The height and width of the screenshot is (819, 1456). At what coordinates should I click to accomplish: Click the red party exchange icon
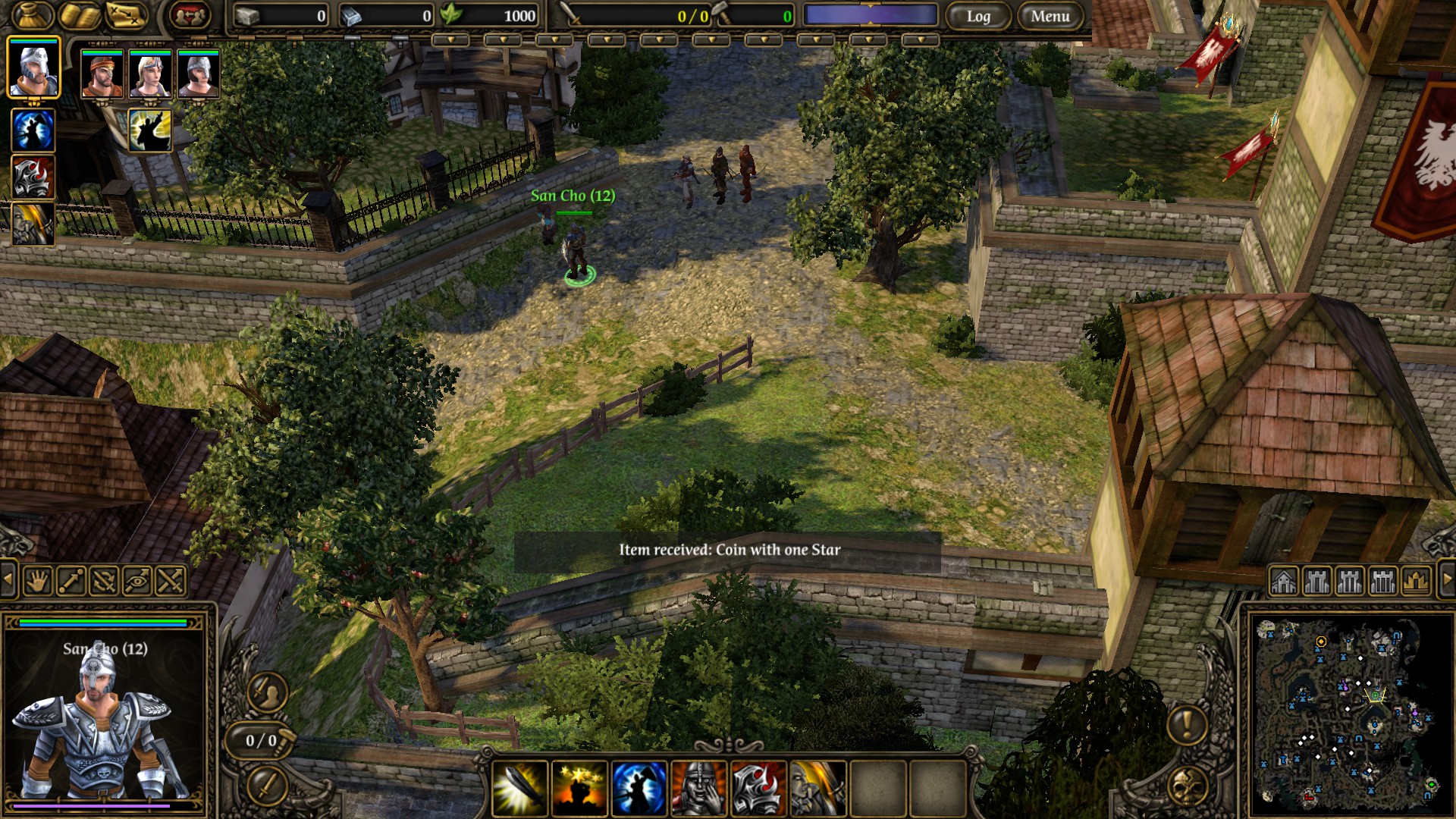pyautogui.click(x=190, y=15)
